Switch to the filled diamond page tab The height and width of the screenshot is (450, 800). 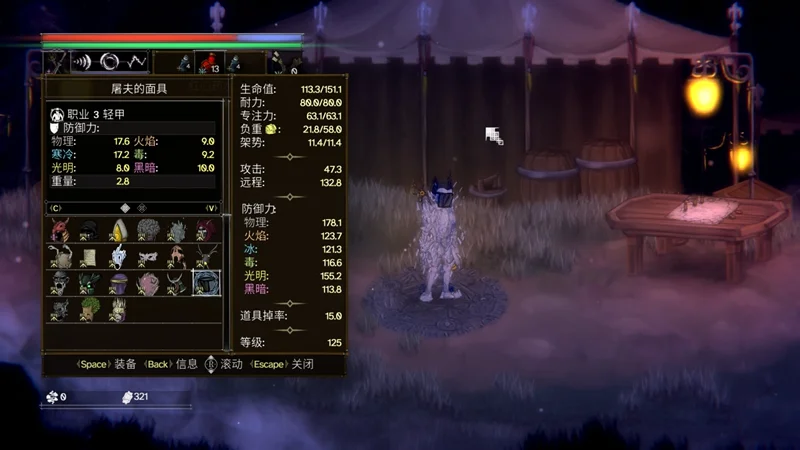125,208
